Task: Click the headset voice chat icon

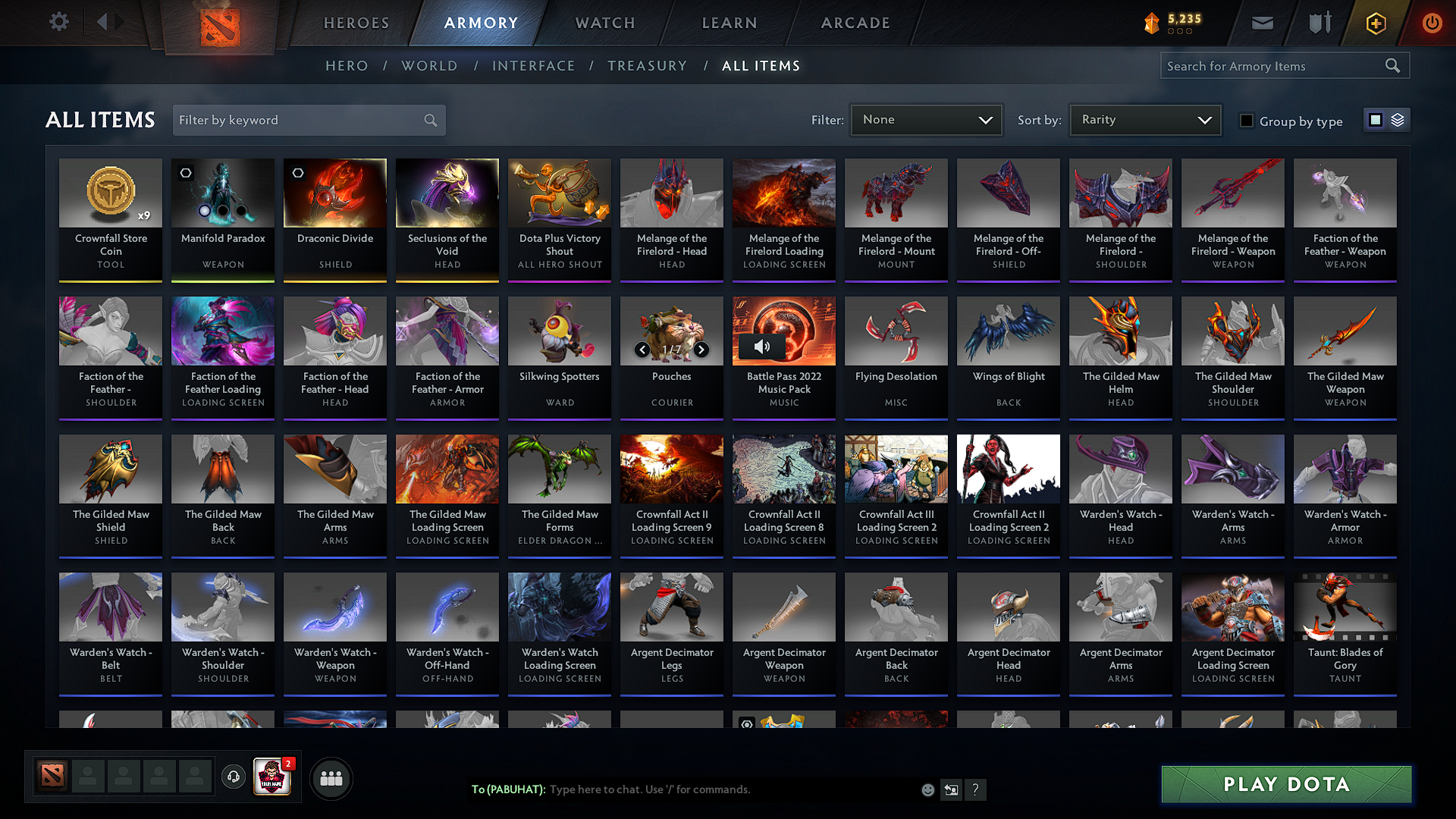Action: pos(233,777)
